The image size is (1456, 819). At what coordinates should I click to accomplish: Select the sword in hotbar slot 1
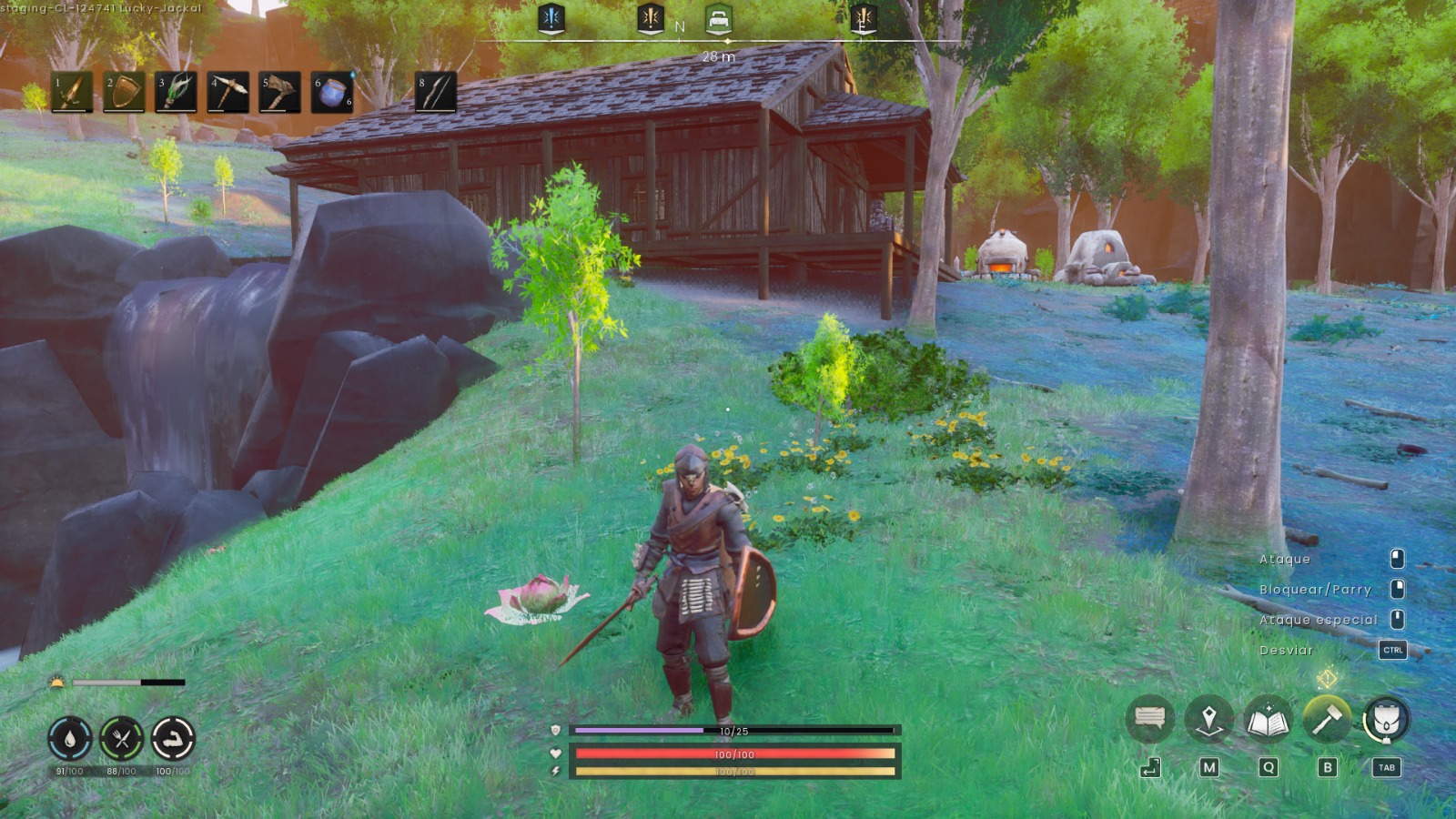point(72,93)
